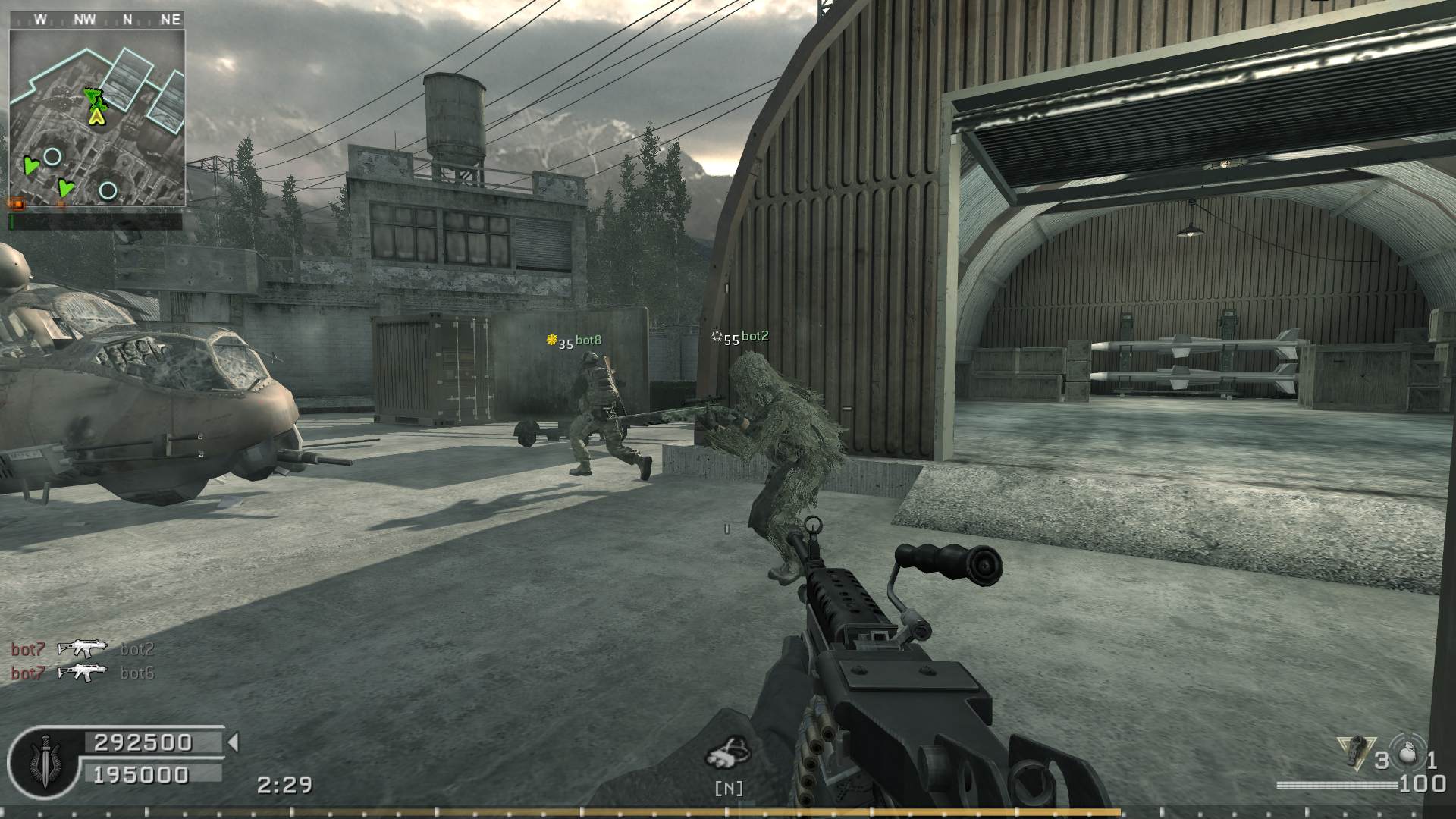Image resolution: width=1456 pixels, height=819 pixels.
Task: Click the bot8 teammate name tag
Action: pyautogui.click(x=588, y=340)
